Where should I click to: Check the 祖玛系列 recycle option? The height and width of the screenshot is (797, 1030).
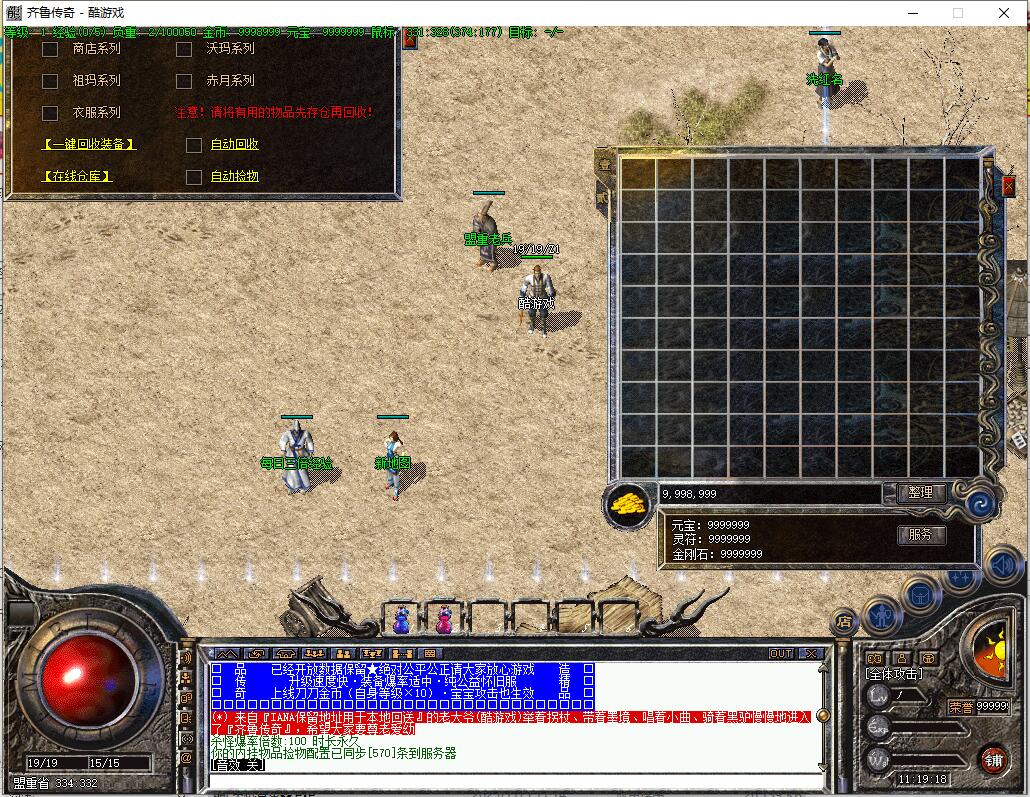pyautogui.click(x=50, y=81)
